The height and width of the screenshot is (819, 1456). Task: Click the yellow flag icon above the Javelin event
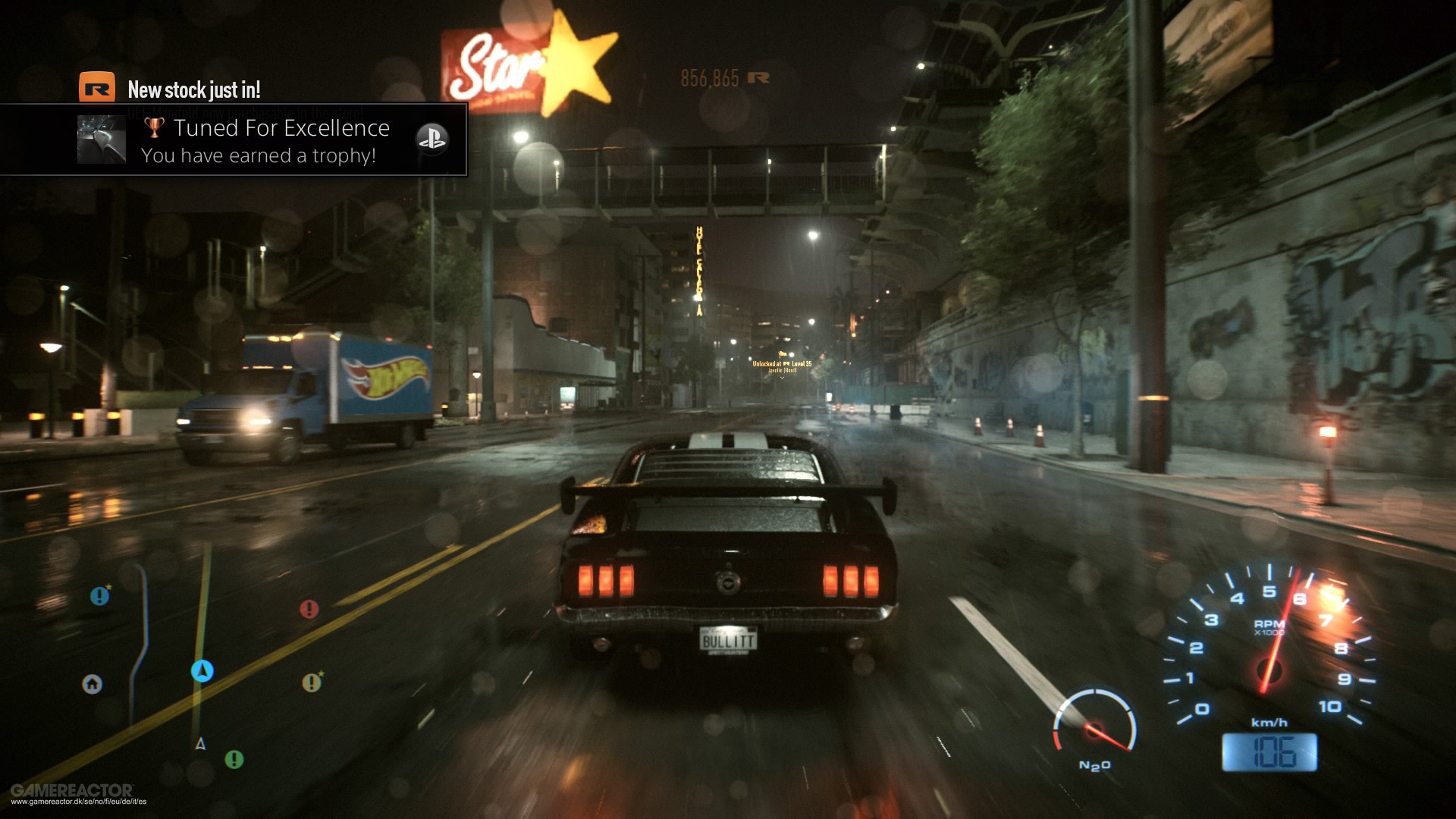coord(783,354)
